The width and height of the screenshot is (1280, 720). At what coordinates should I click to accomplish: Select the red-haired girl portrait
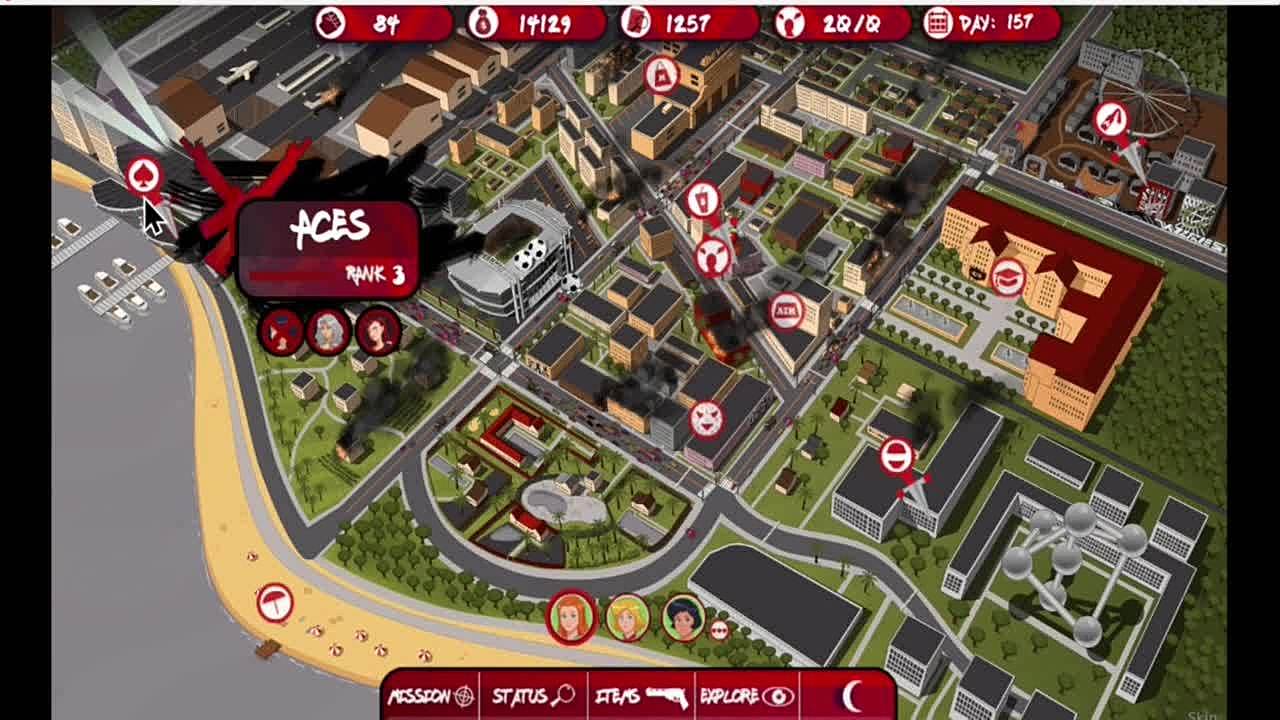pyautogui.click(x=571, y=617)
